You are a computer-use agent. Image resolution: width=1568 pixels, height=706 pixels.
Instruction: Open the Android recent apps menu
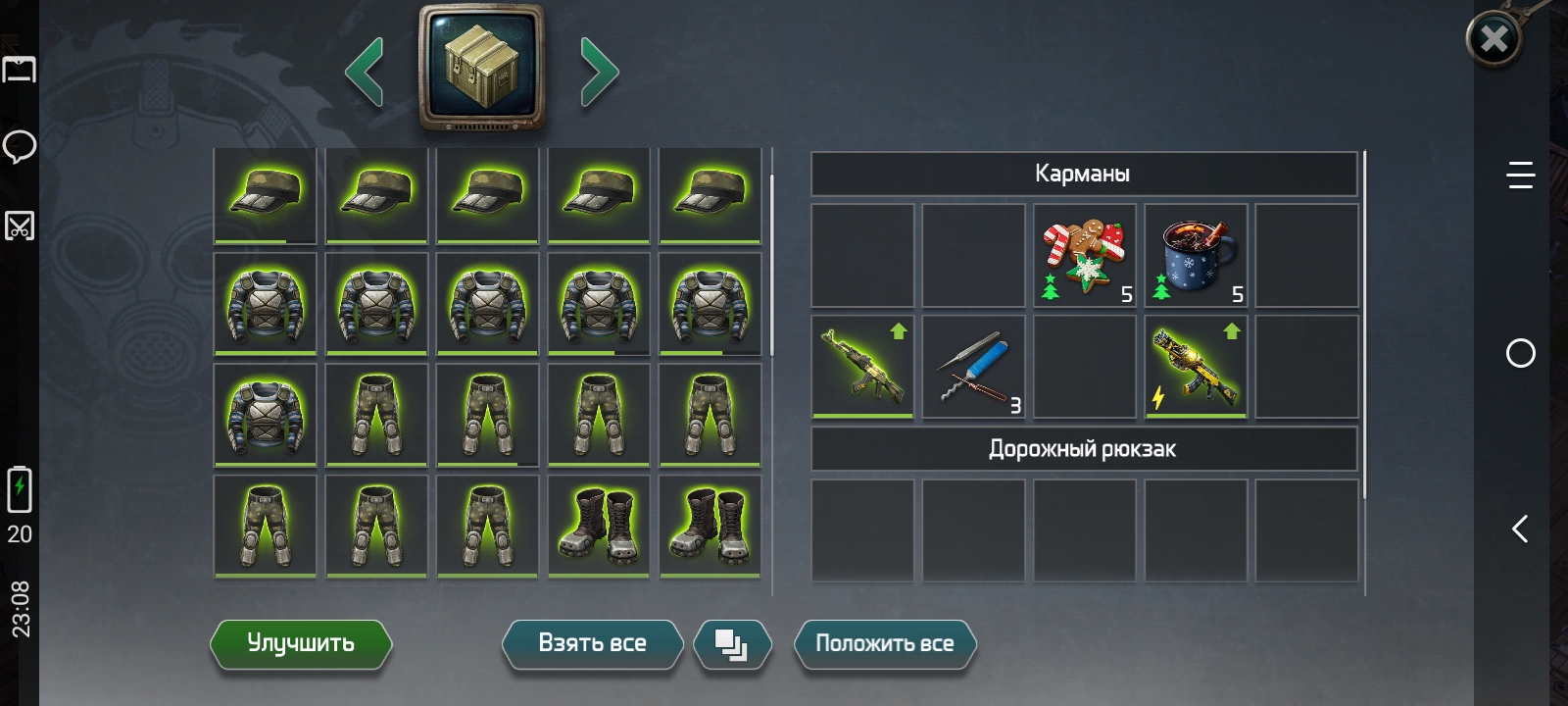tap(1520, 176)
